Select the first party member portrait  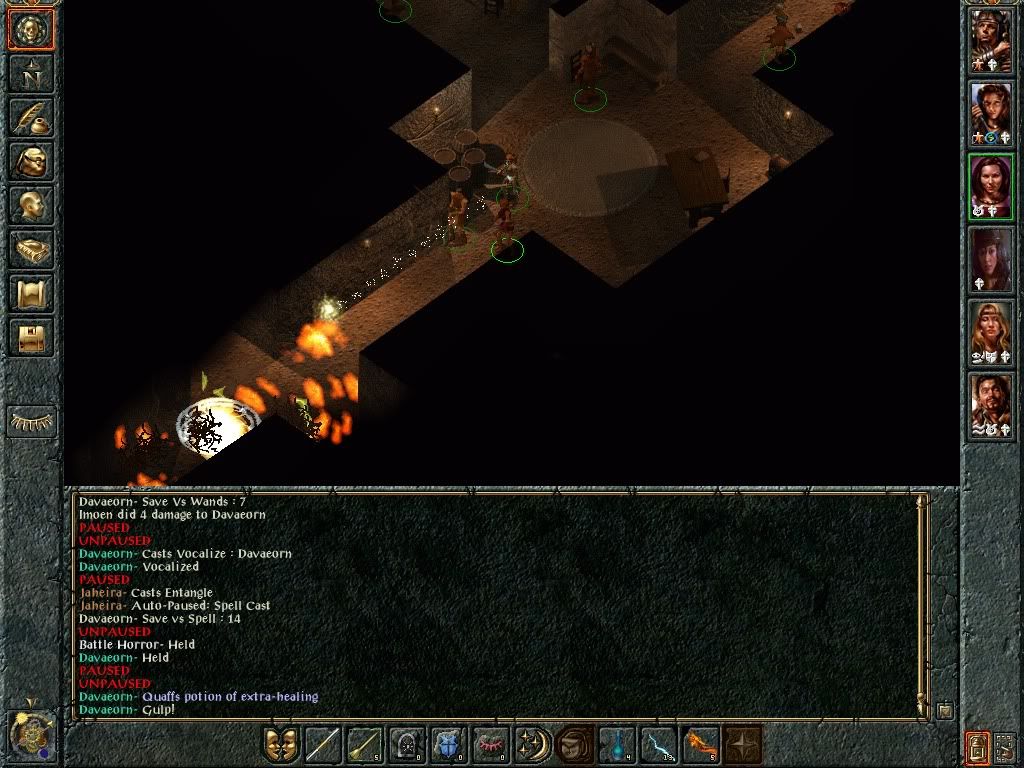[x=991, y=41]
